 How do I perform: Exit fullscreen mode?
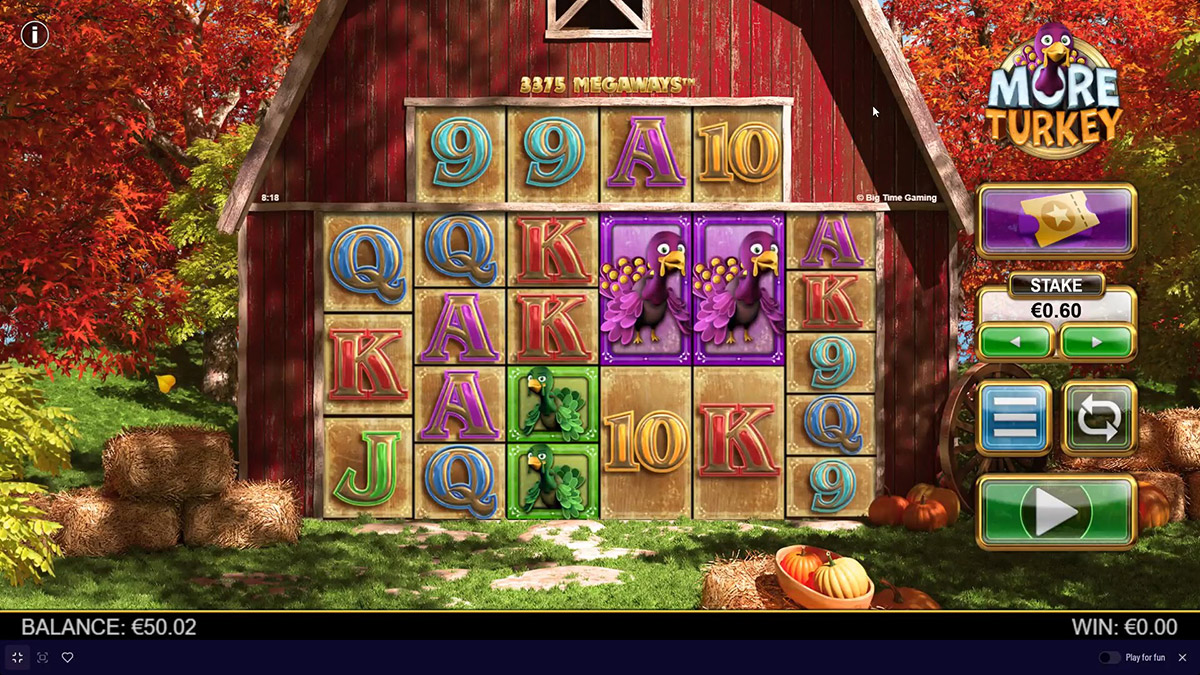coord(17,657)
